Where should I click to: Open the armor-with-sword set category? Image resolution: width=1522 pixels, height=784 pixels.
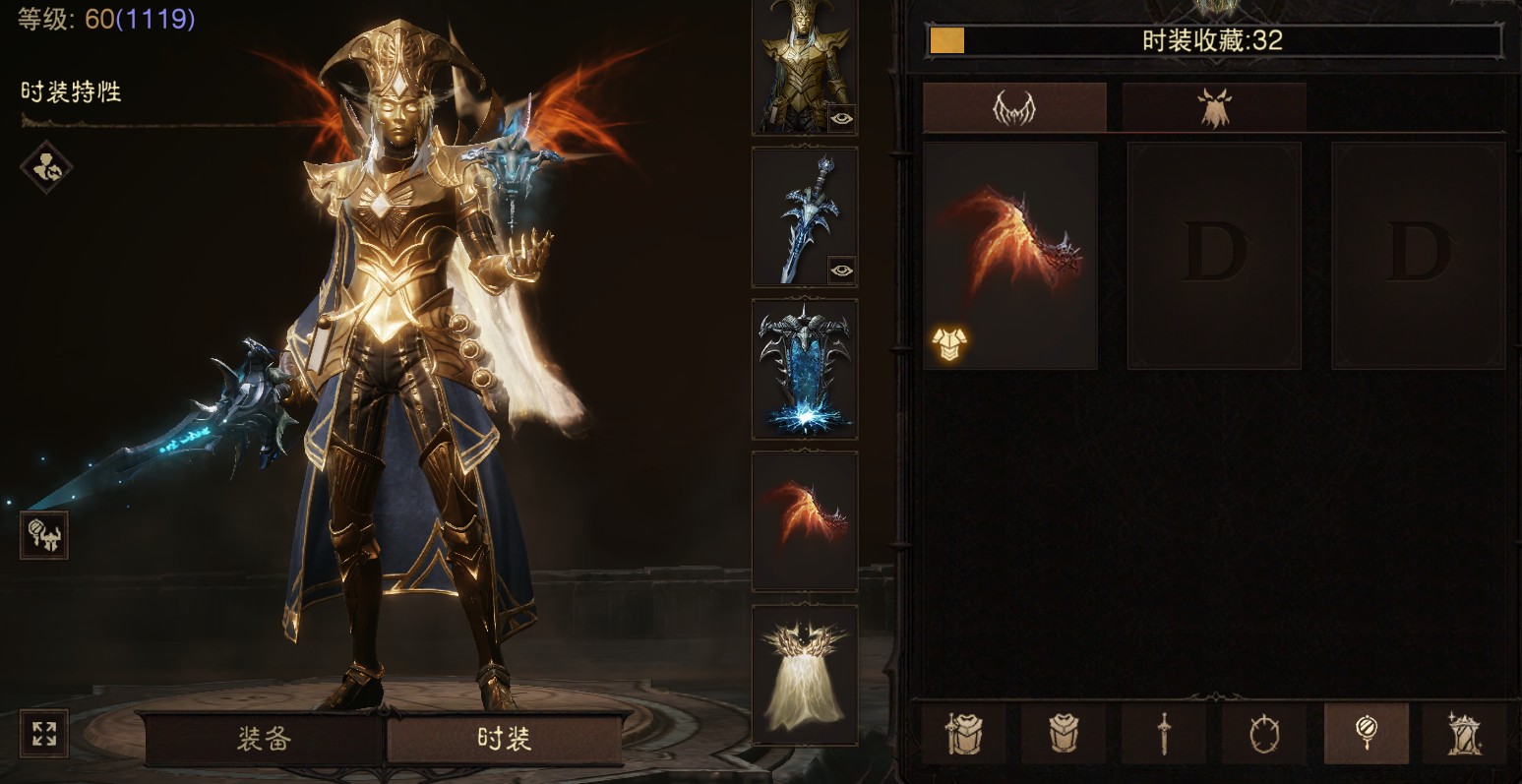click(x=963, y=733)
